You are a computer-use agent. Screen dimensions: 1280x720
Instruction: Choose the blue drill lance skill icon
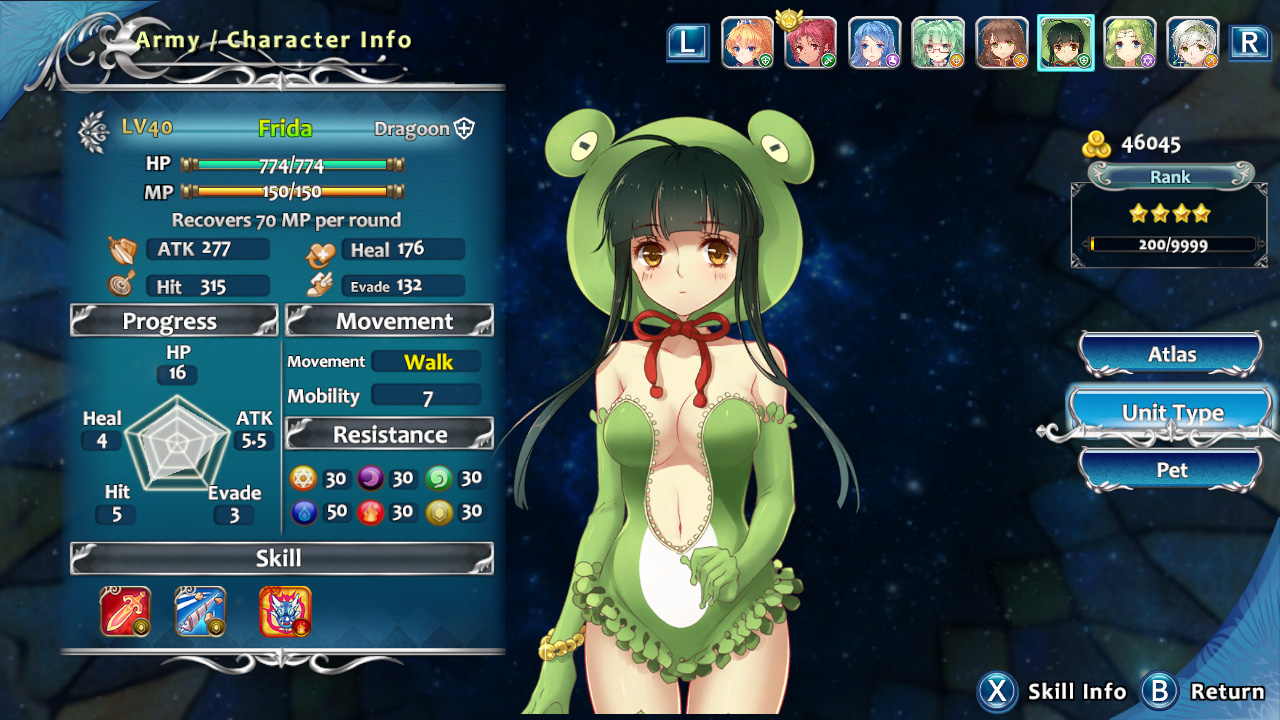click(200, 612)
